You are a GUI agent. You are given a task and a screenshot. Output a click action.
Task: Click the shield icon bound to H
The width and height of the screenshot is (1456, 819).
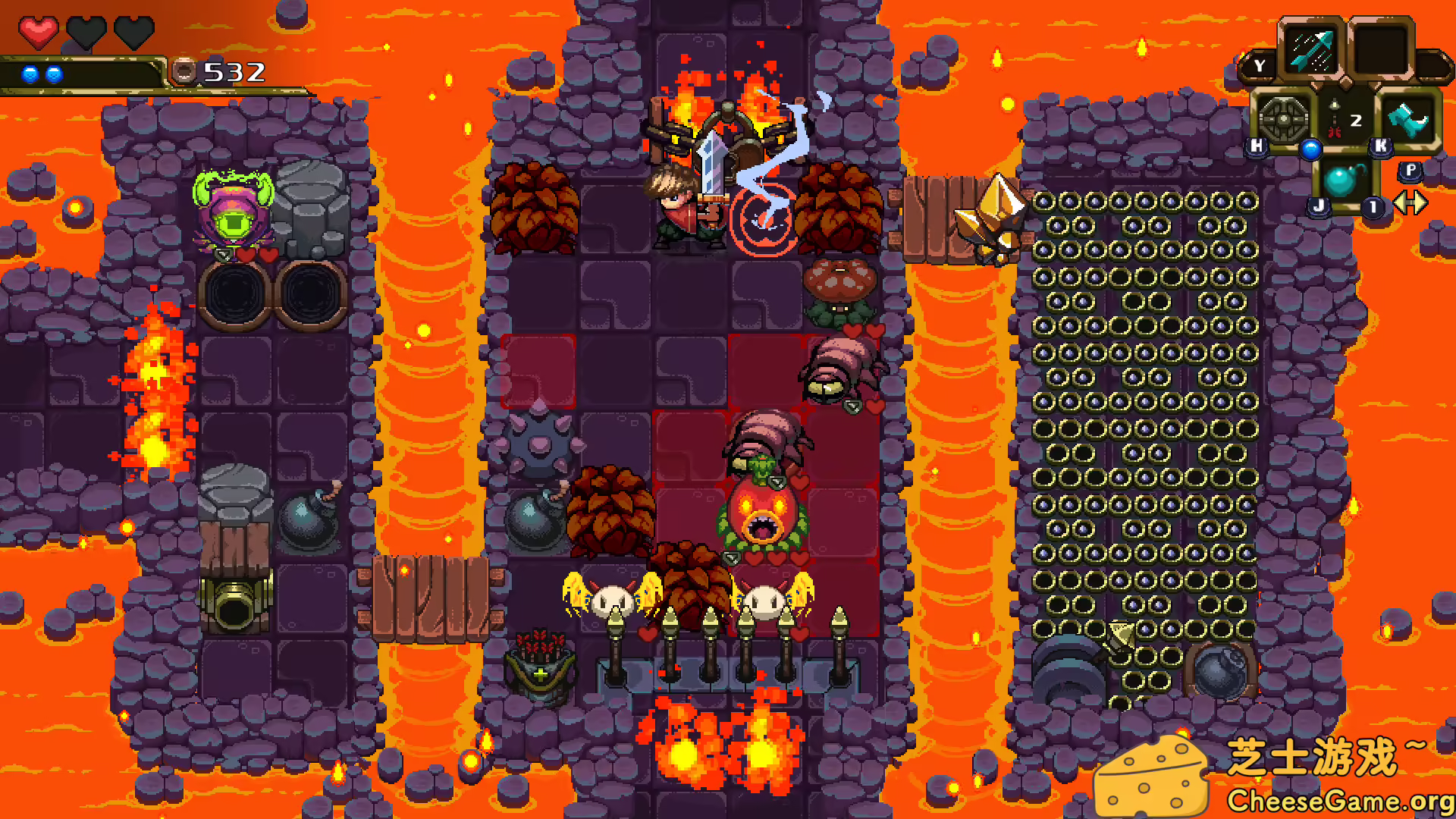pos(1284,118)
